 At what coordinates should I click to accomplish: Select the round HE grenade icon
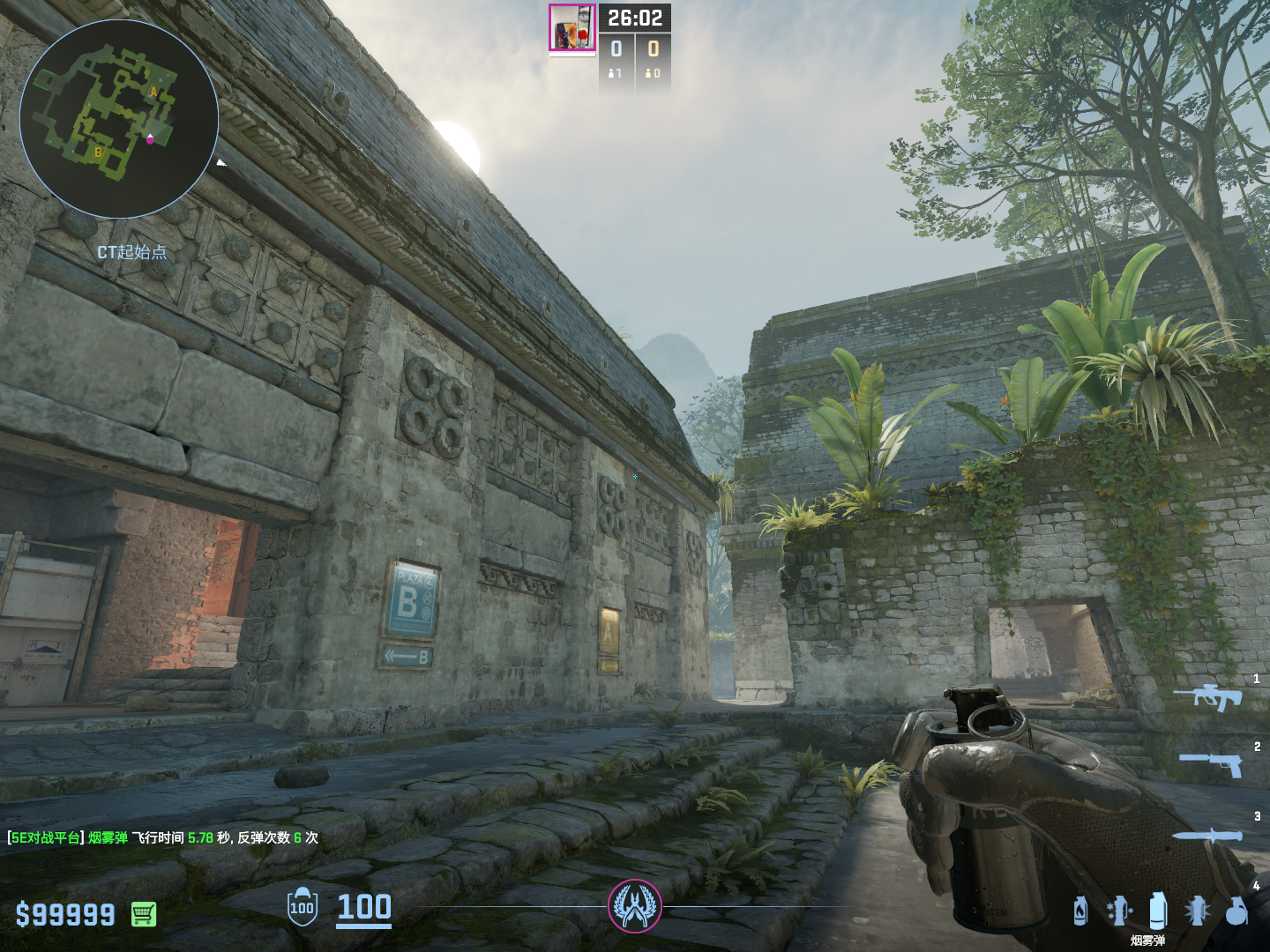(x=1236, y=911)
